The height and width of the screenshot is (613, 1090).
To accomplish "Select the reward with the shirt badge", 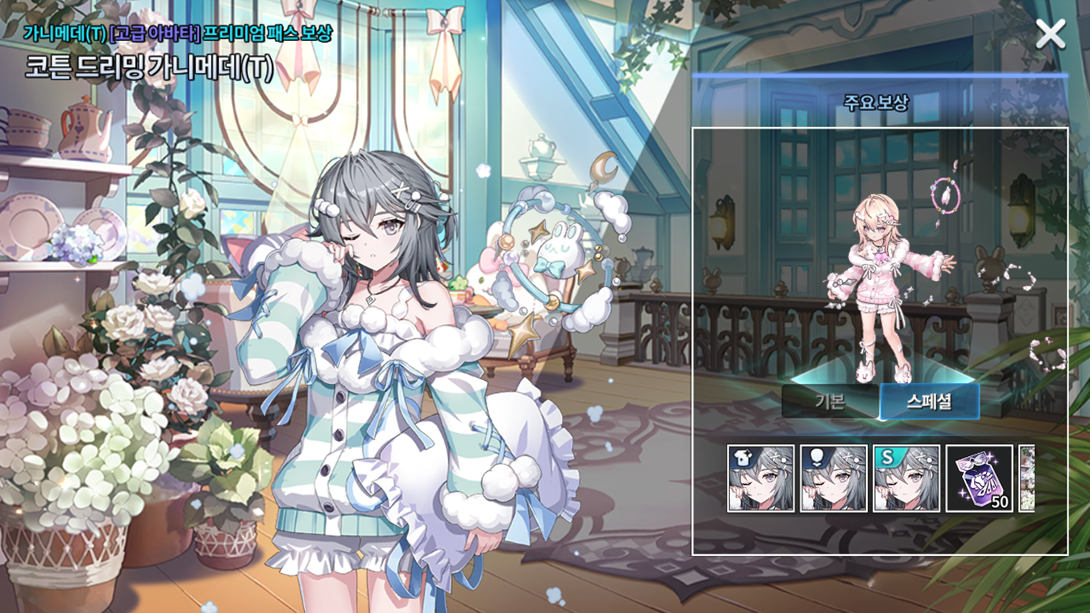I will tap(761, 479).
